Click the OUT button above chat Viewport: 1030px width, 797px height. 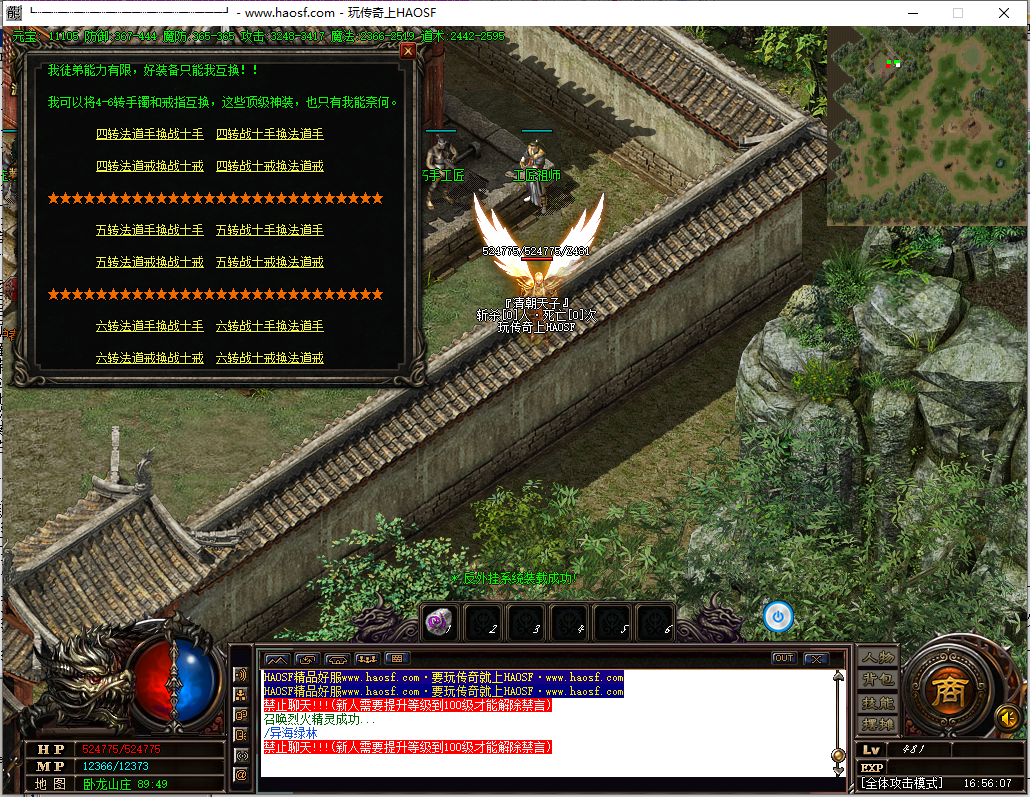[x=784, y=658]
